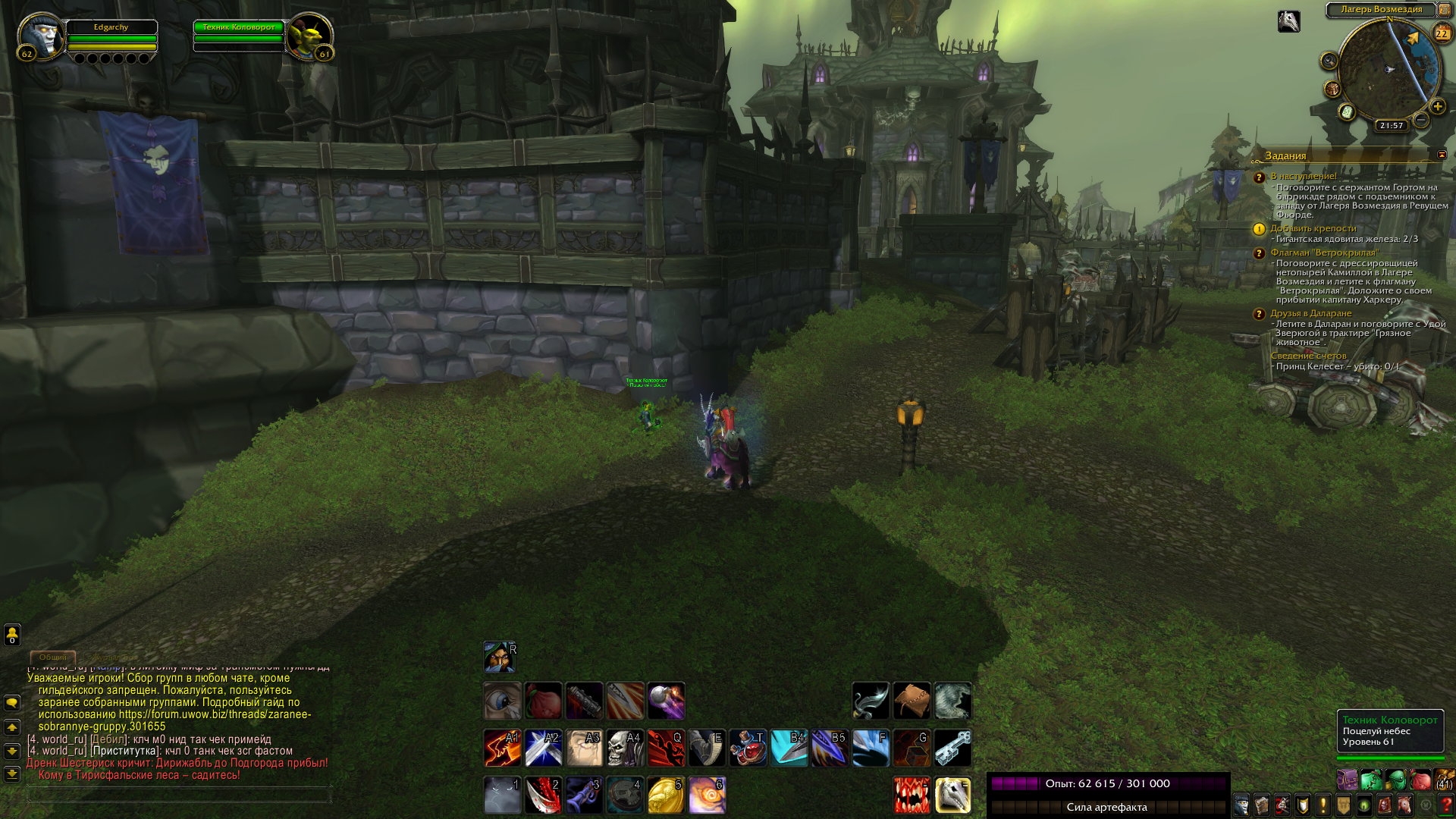
Task: Select the quest 'Друзья в Даларане'
Action: point(1311,313)
